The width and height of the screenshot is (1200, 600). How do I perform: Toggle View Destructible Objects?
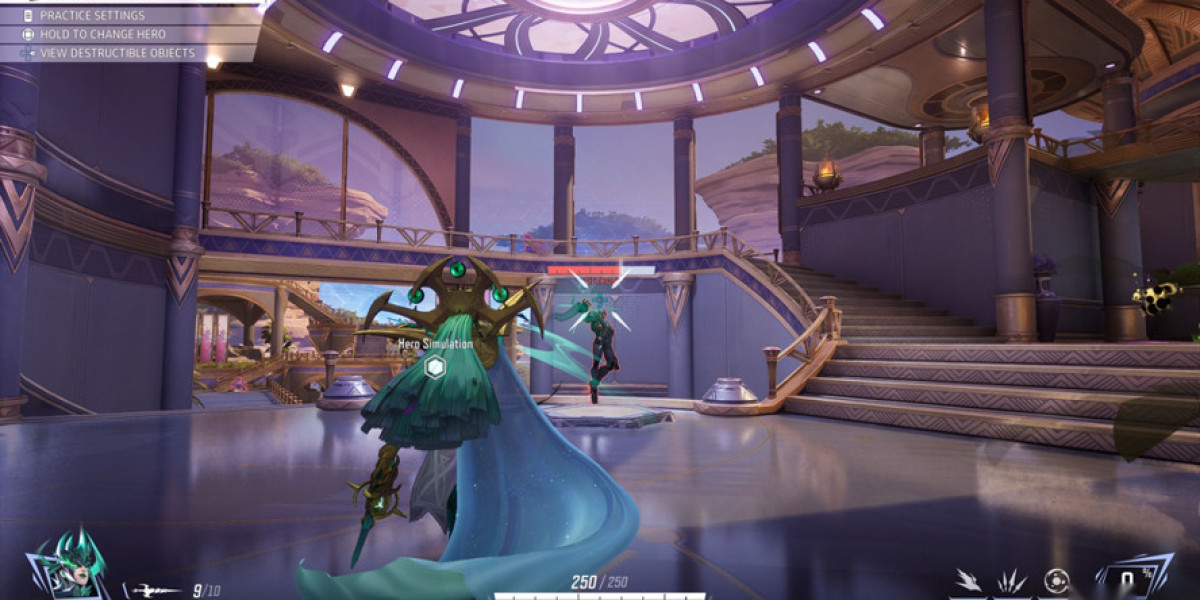coord(117,53)
